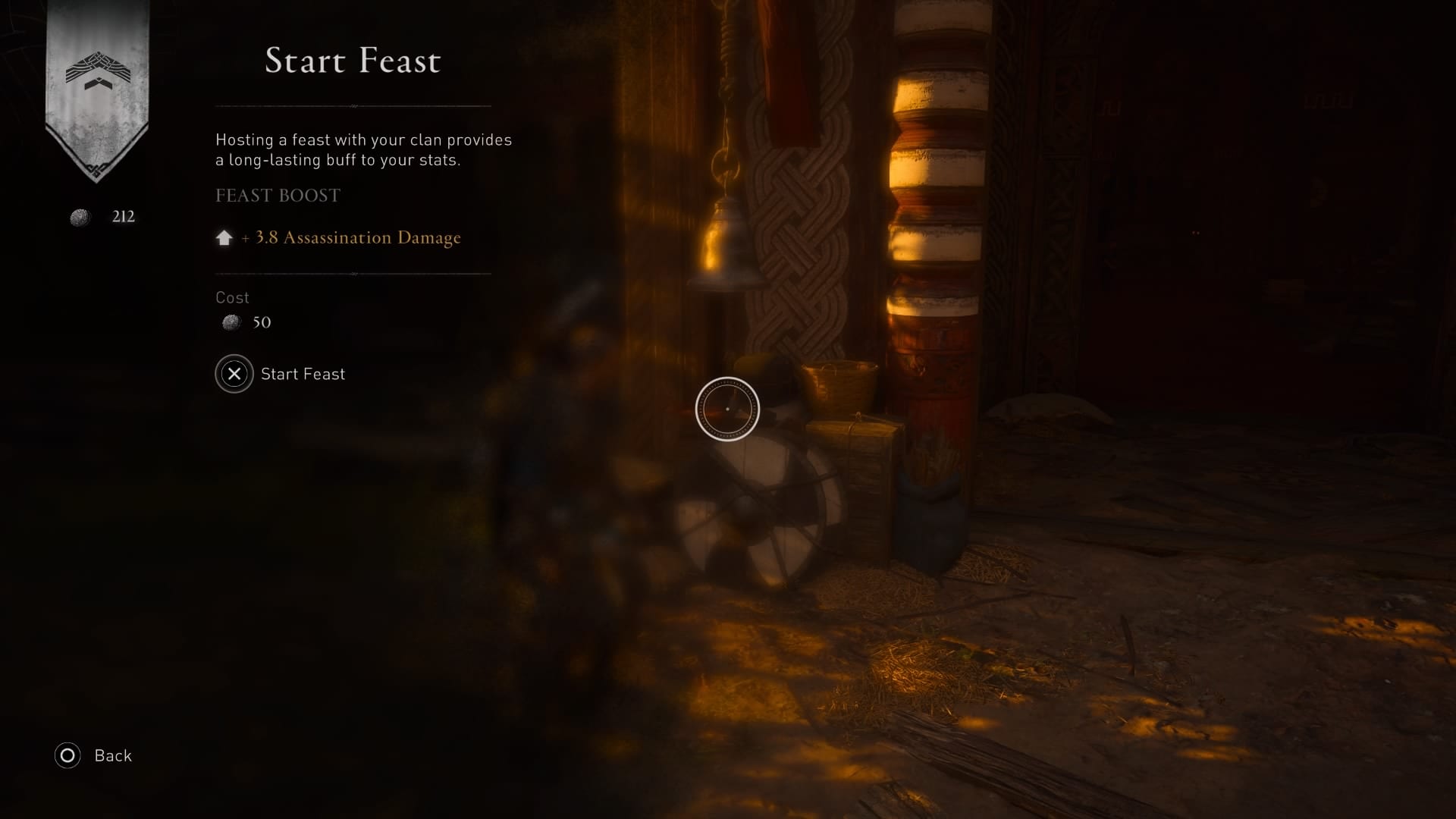
Task: Click the 50 cost value
Action: pos(262,322)
